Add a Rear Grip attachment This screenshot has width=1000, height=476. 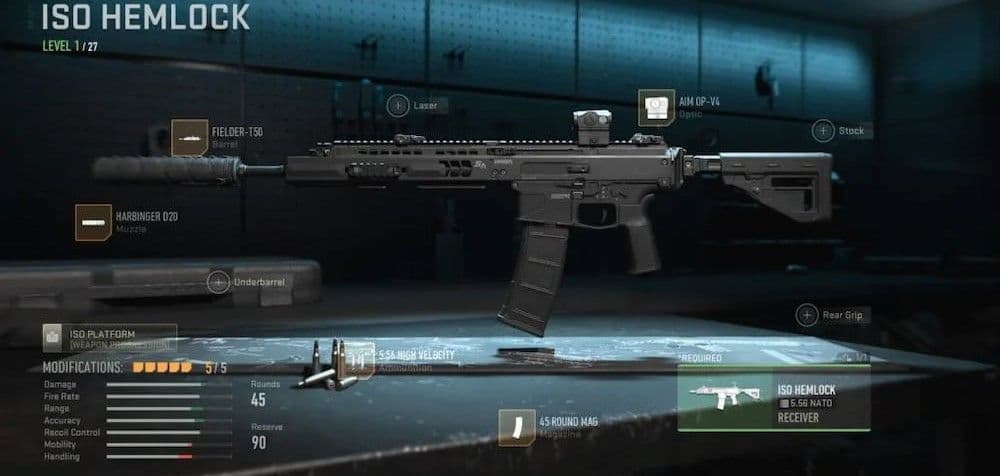point(807,315)
